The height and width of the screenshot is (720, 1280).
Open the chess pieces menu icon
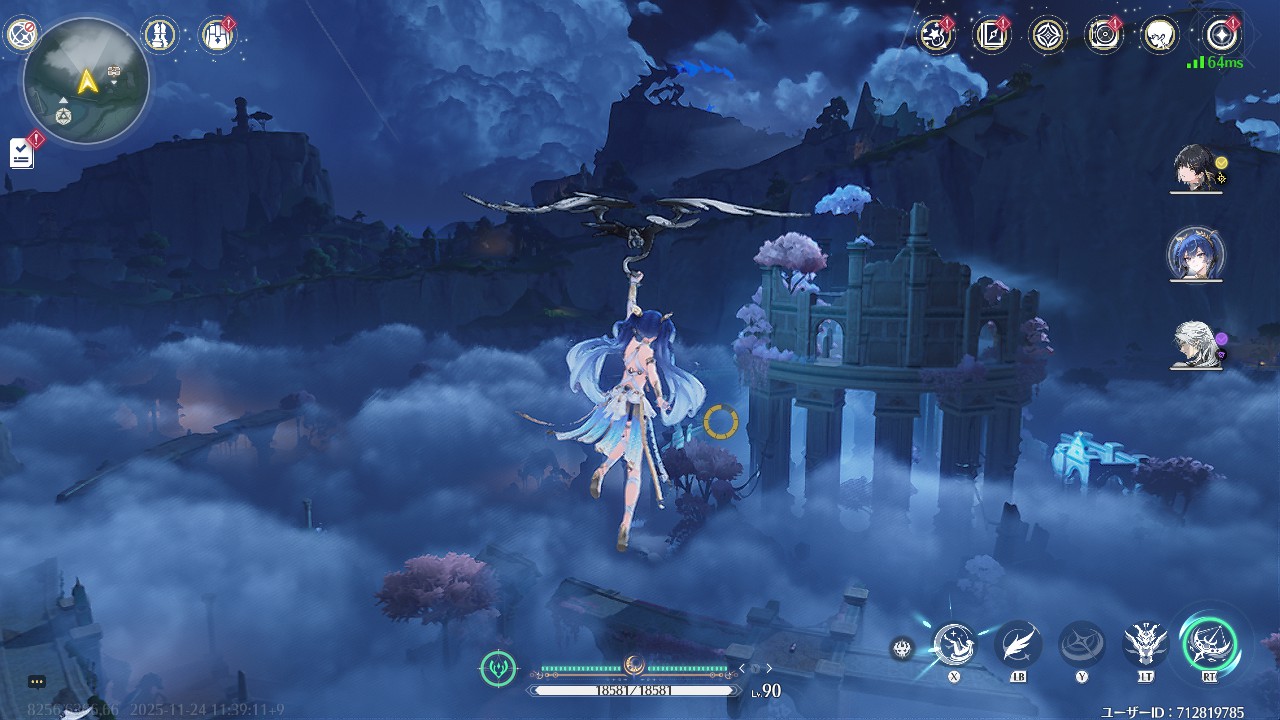pos(160,35)
